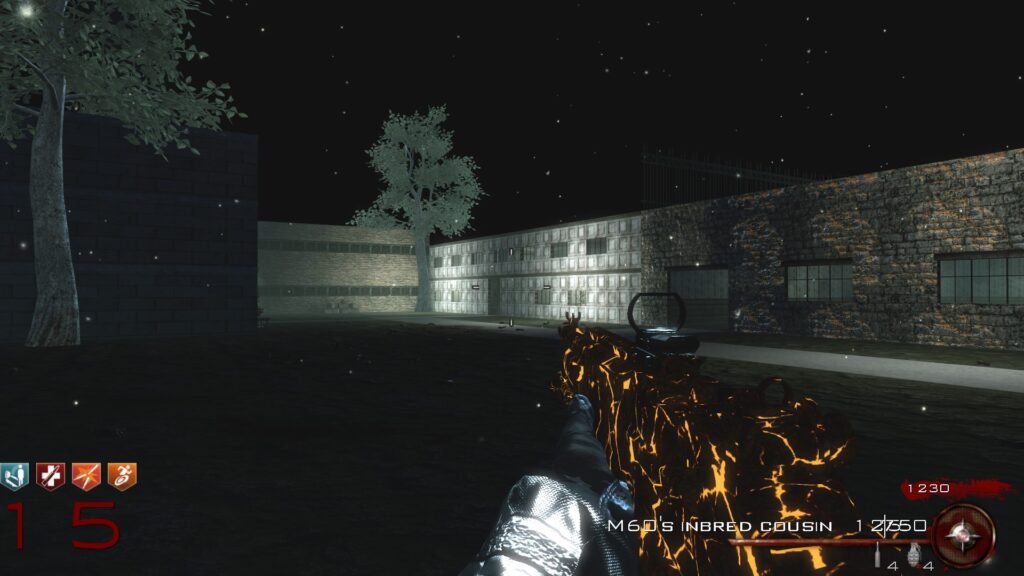Viewport: 1024px width, 576px height.
Task: Click the round red compass dial
Action: coord(963,536)
